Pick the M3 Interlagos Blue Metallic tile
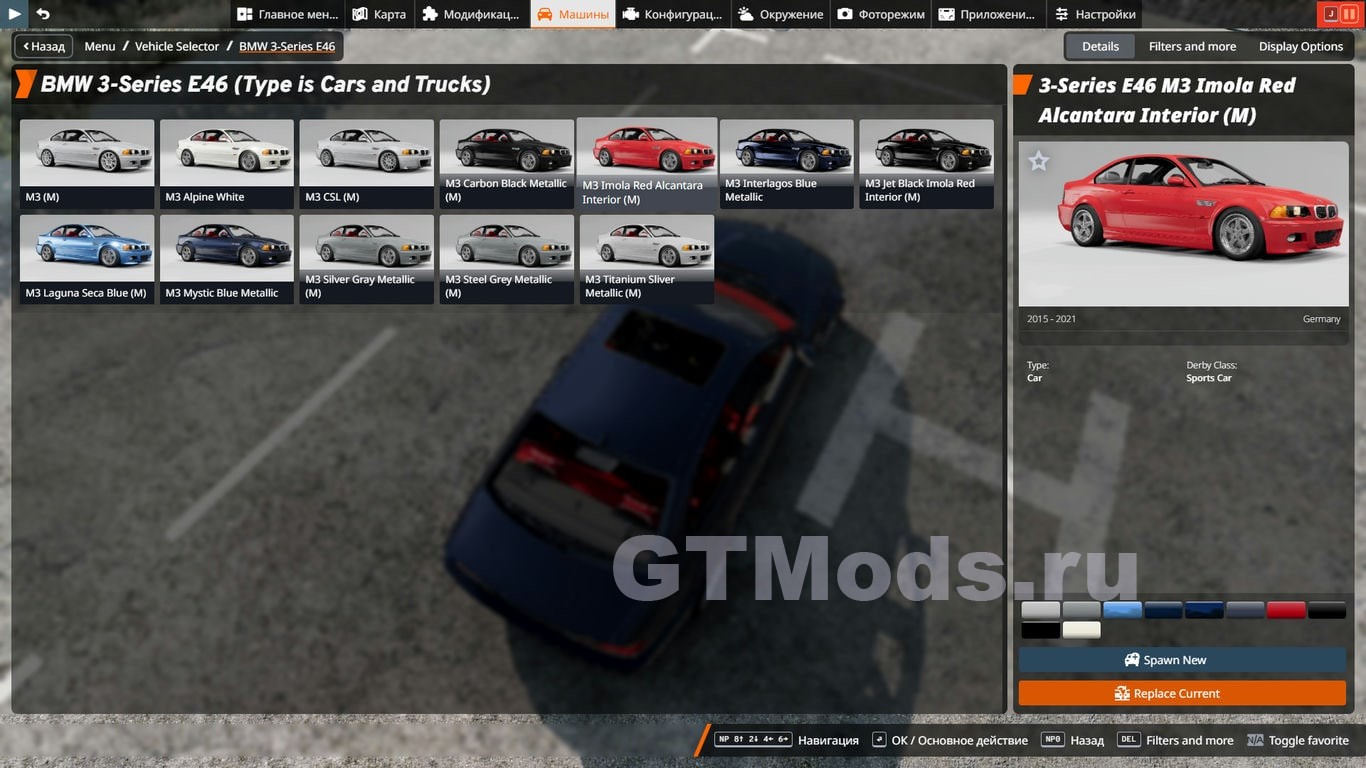Image resolution: width=1366 pixels, height=768 pixels. click(x=786, y=163)
